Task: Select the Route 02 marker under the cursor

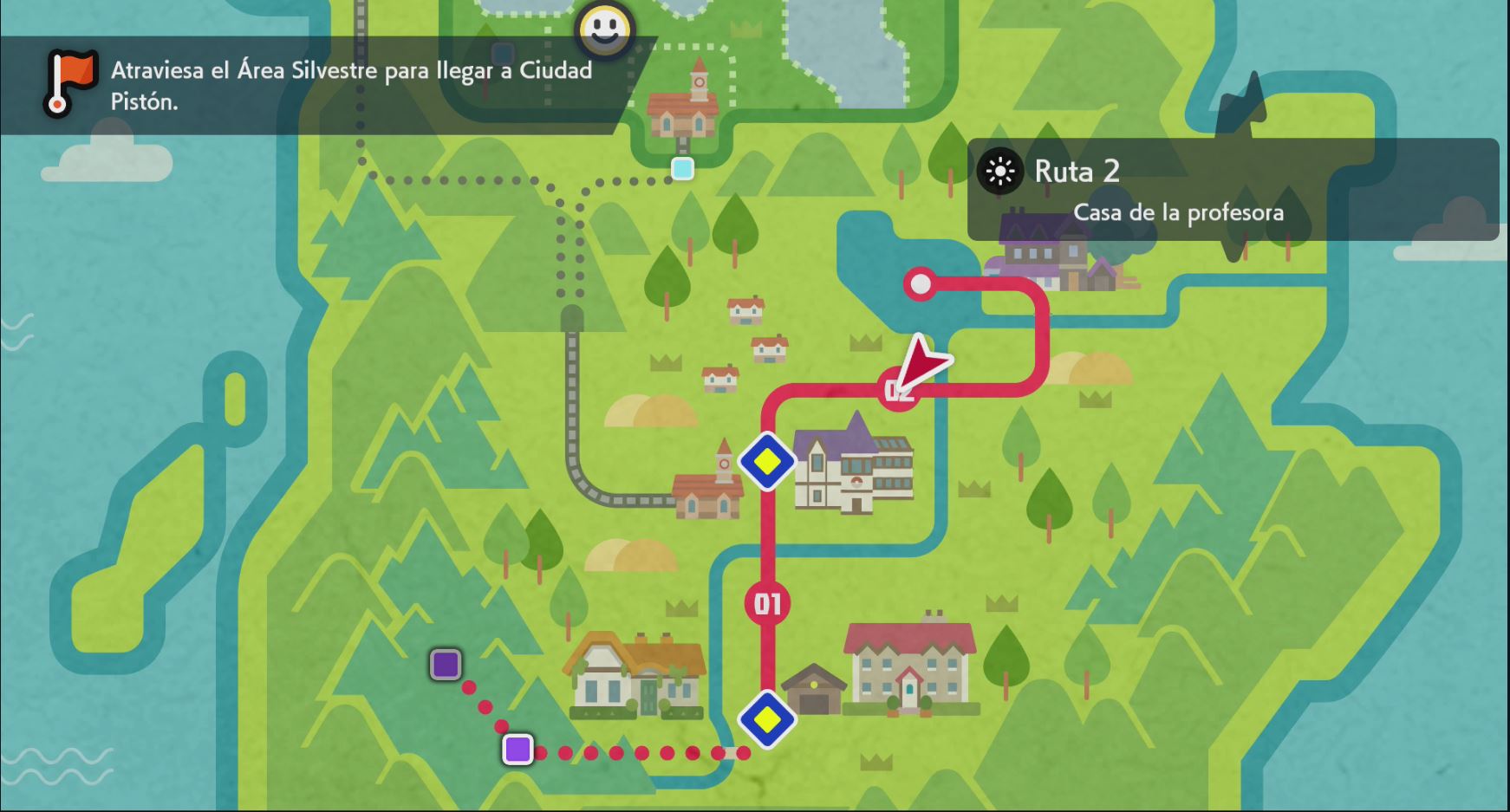Action: [x=897, y=391]
